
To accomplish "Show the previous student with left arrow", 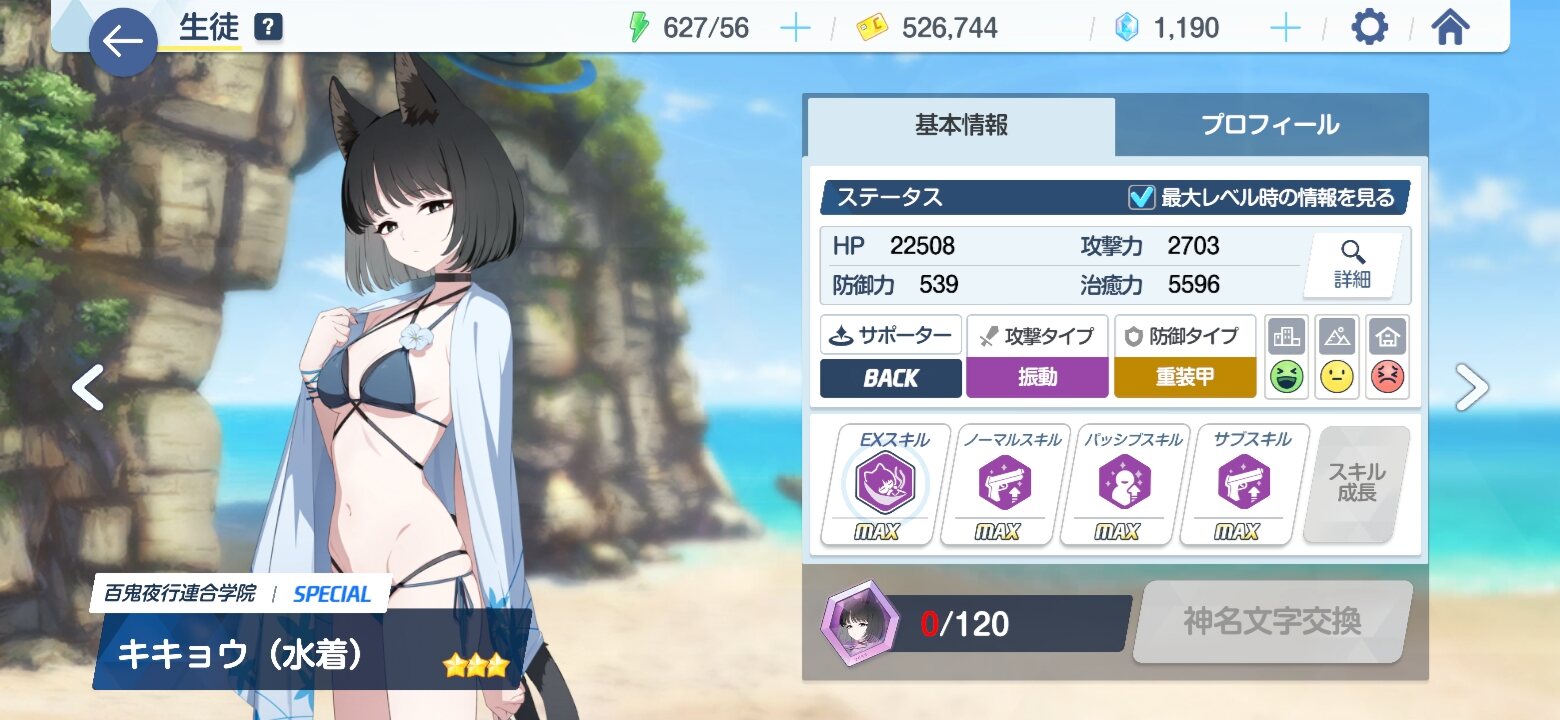I will [x=88, y=388].
